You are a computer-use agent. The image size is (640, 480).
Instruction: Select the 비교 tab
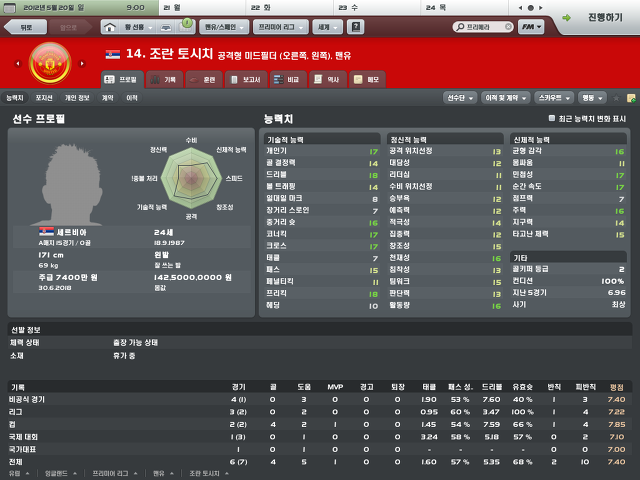point(287,78)
